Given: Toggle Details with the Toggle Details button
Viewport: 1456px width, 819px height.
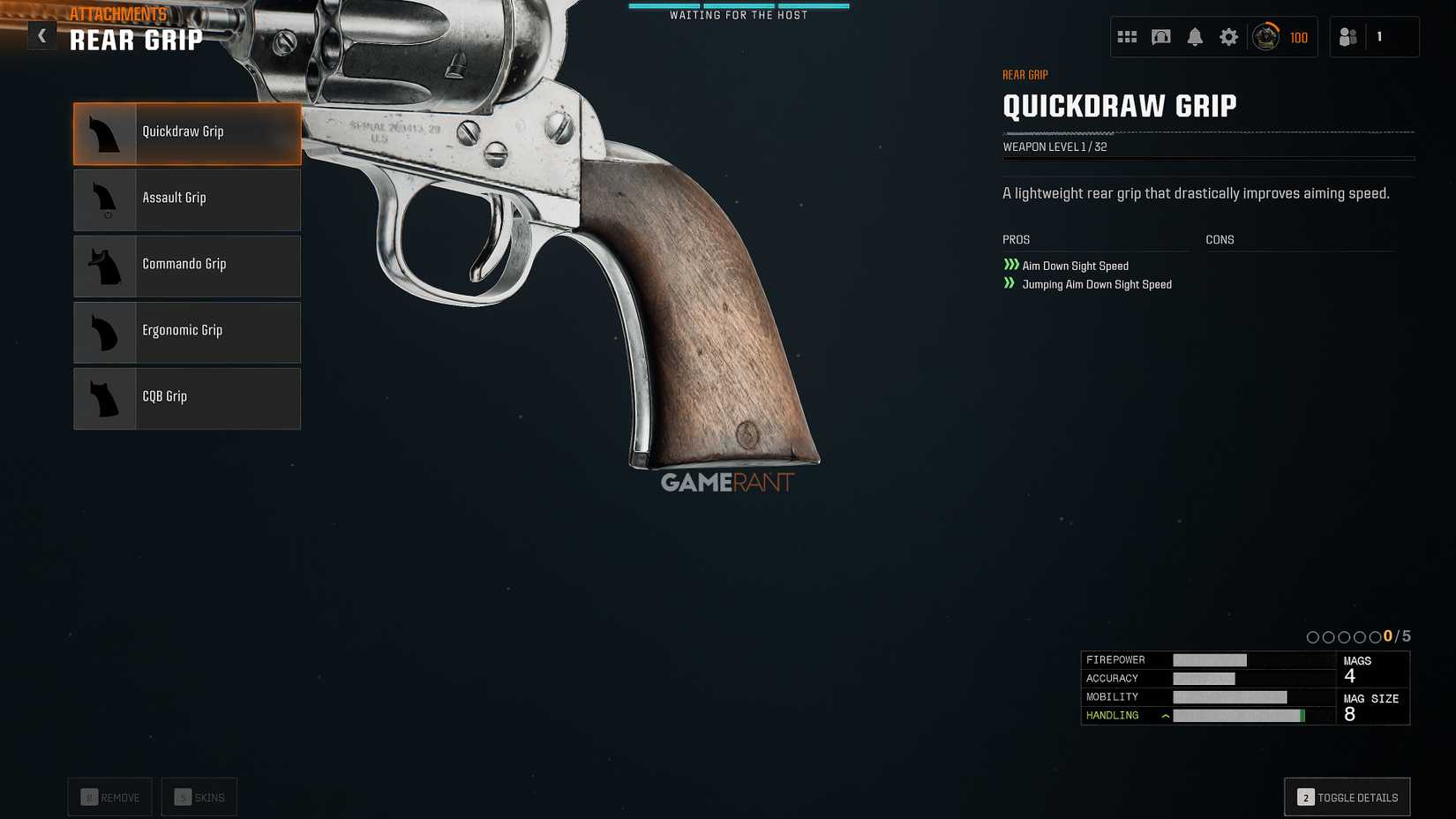Looking at the screenshot, I should [x=1347, y=796].
